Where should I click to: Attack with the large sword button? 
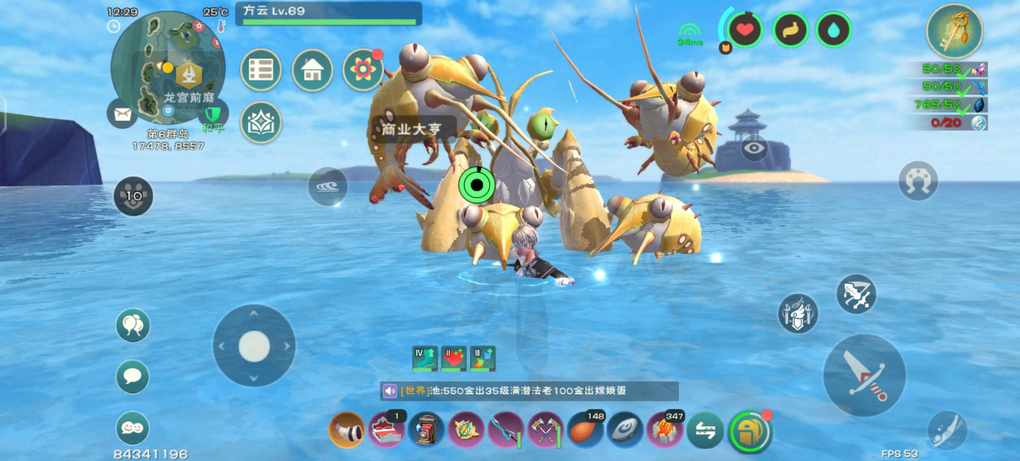[x=864, y=375]
